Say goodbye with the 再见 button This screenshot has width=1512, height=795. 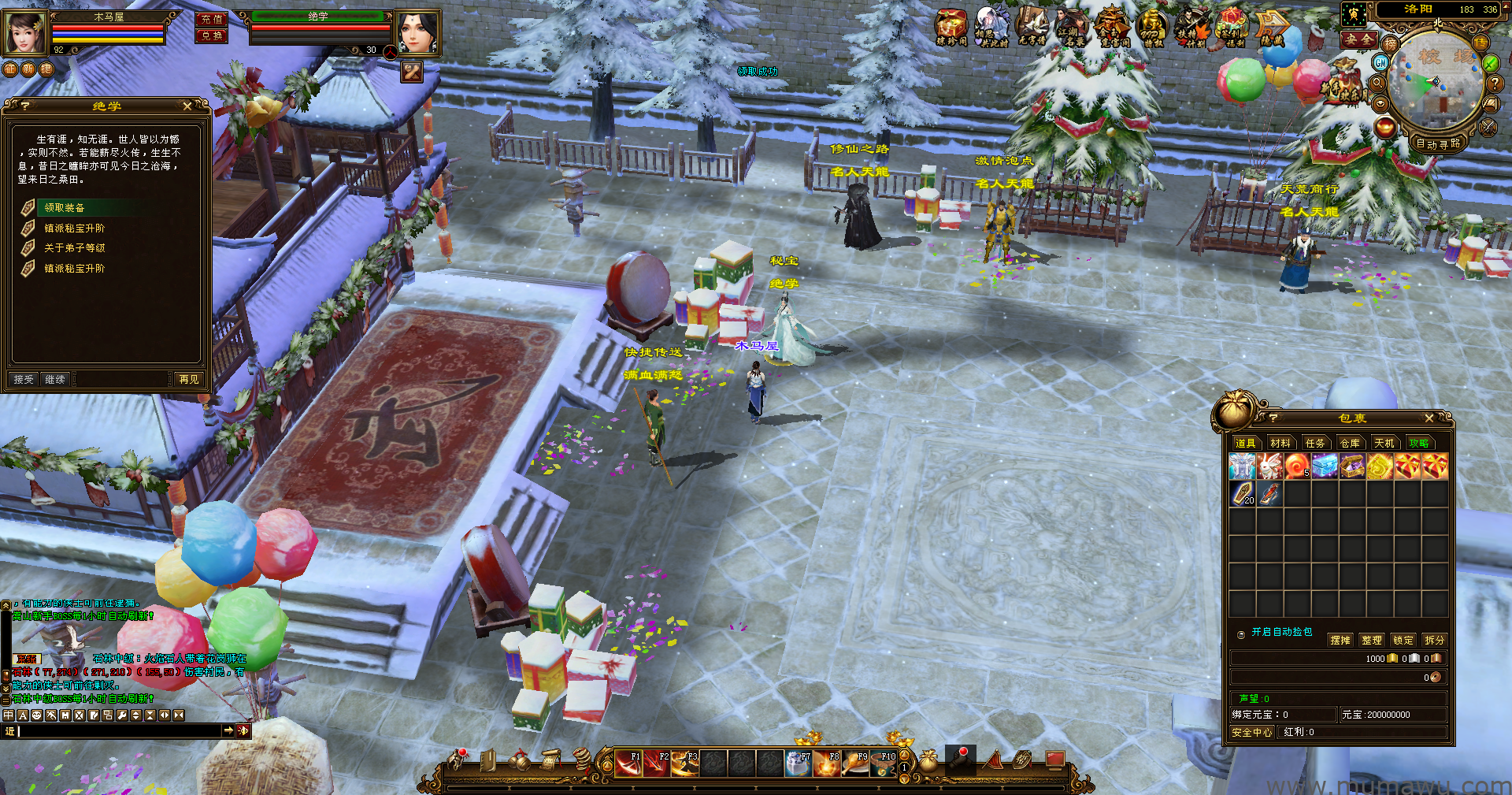(x=189, y=380)
